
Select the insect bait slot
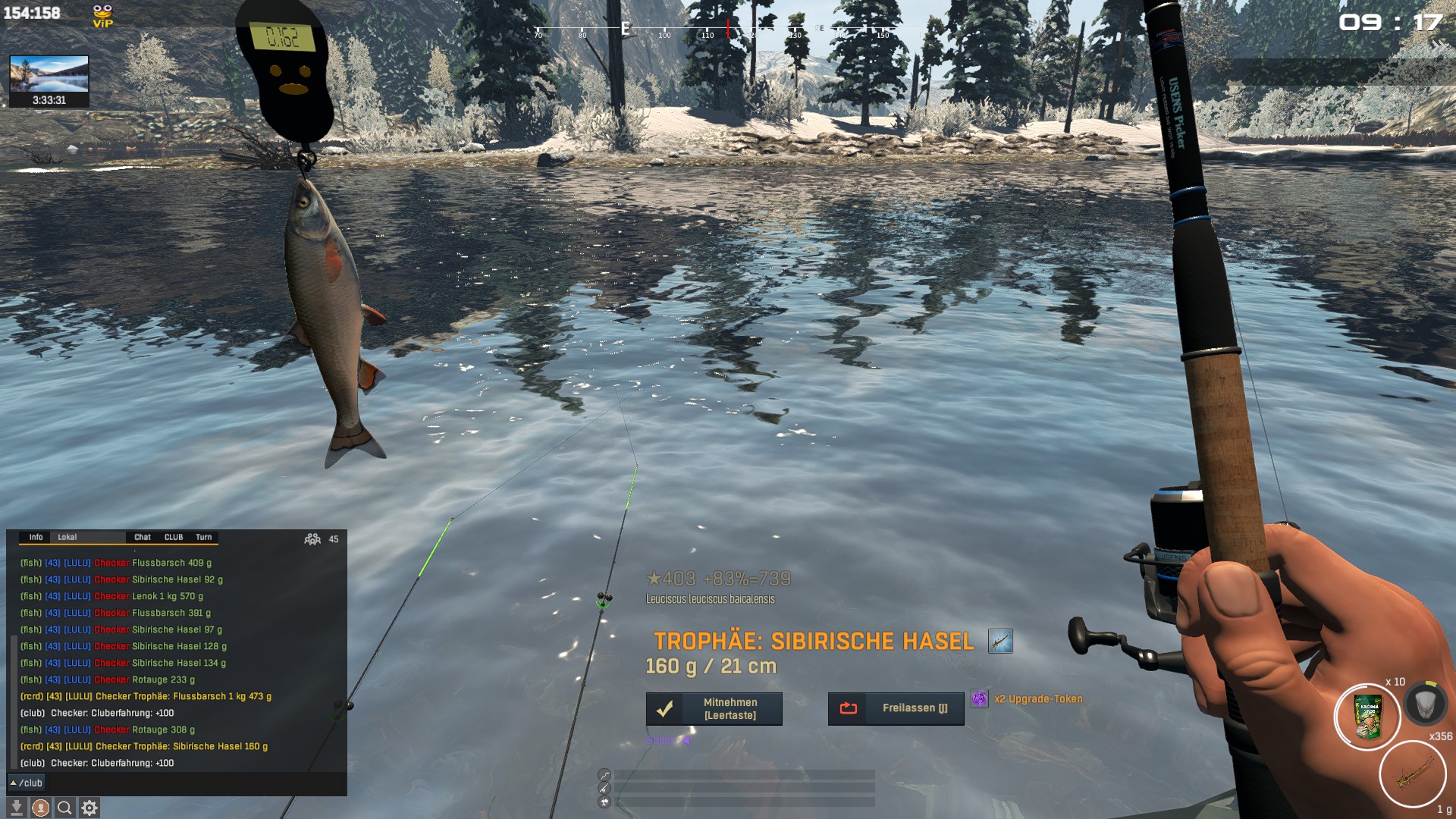coord(1413,774)
